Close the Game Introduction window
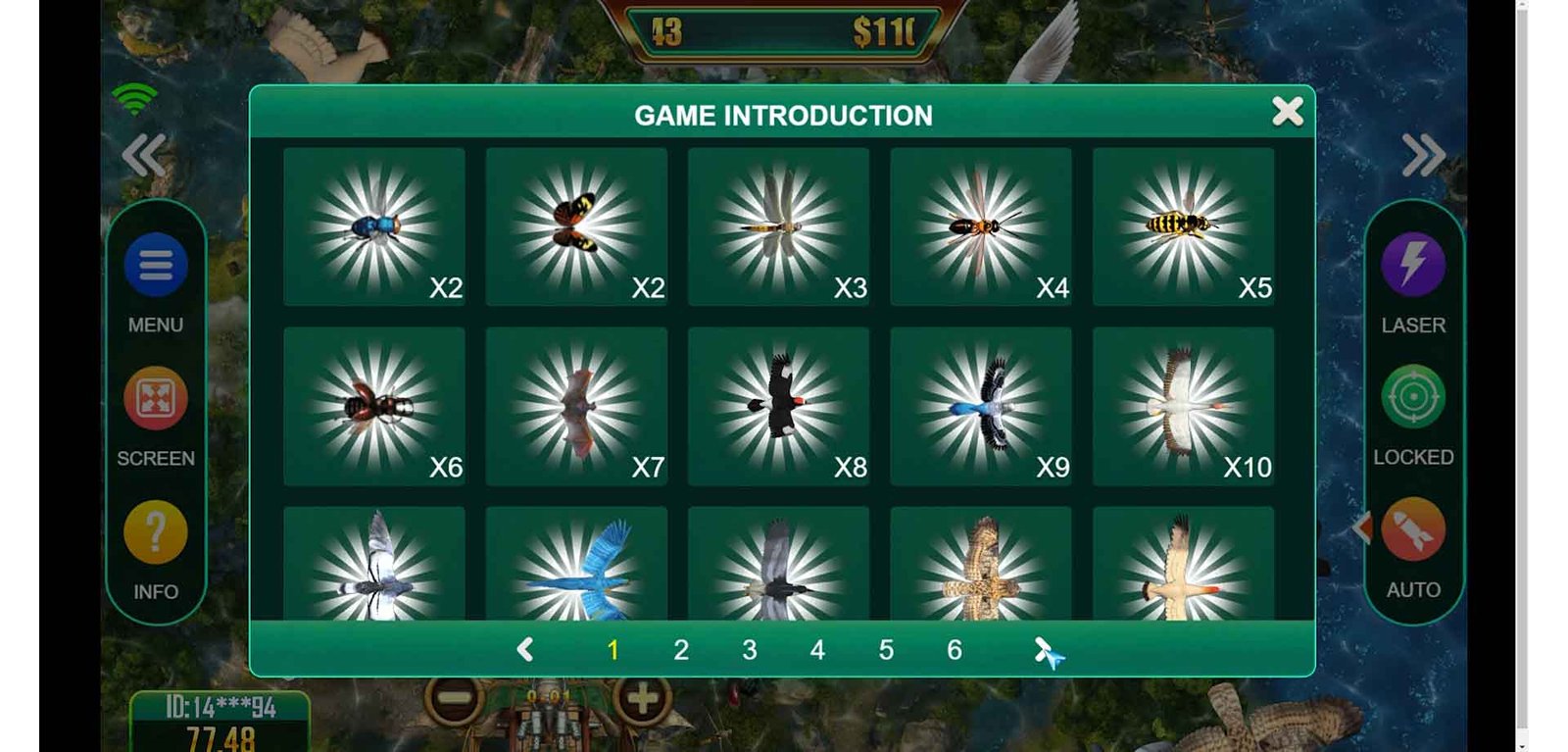The image size is (1568, 752). click(x=1287, y=112)
